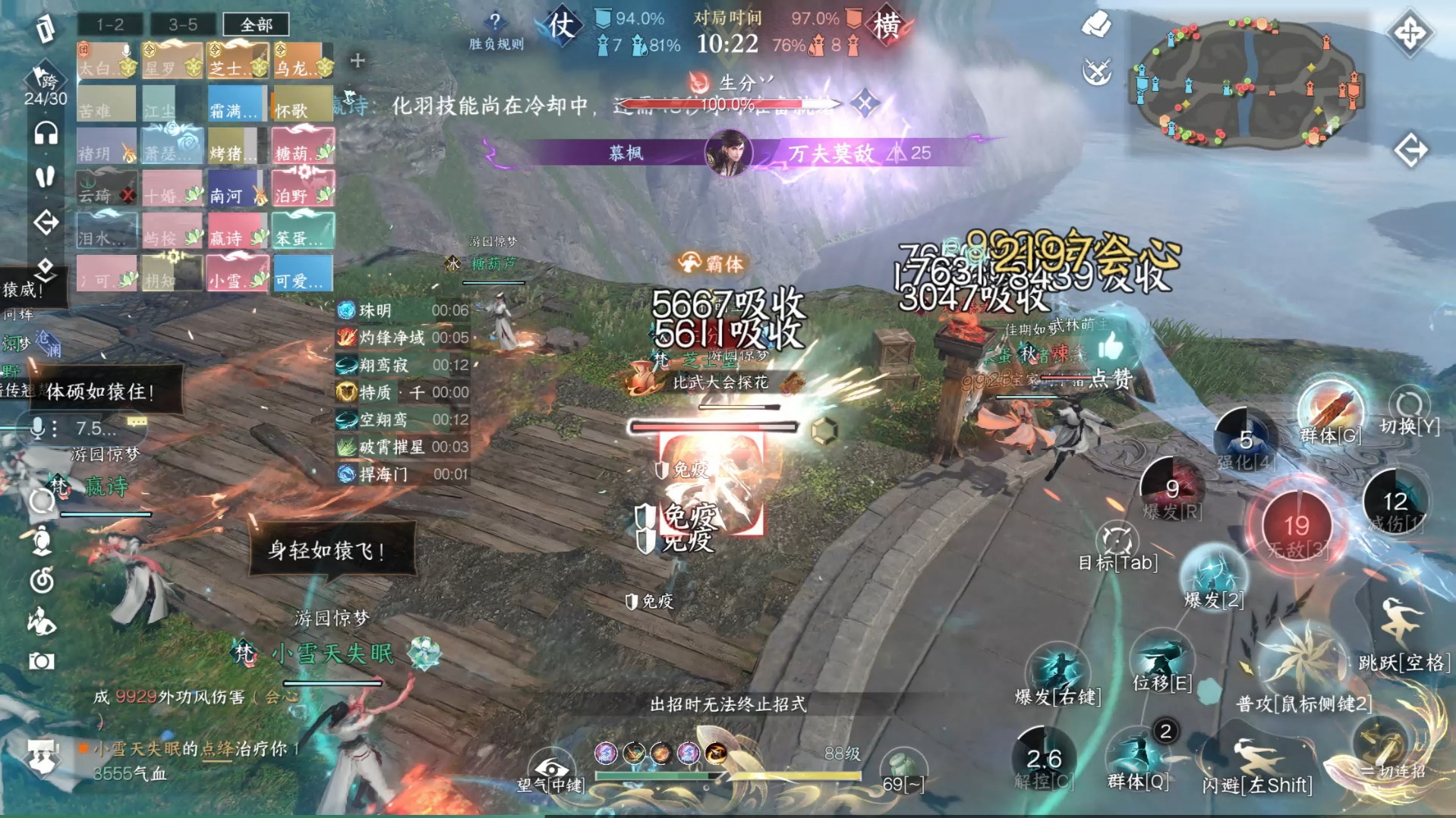The image size is (1456, 818).
Task: Click the 点赞 thumbs-up like button
Action: 1110,349
